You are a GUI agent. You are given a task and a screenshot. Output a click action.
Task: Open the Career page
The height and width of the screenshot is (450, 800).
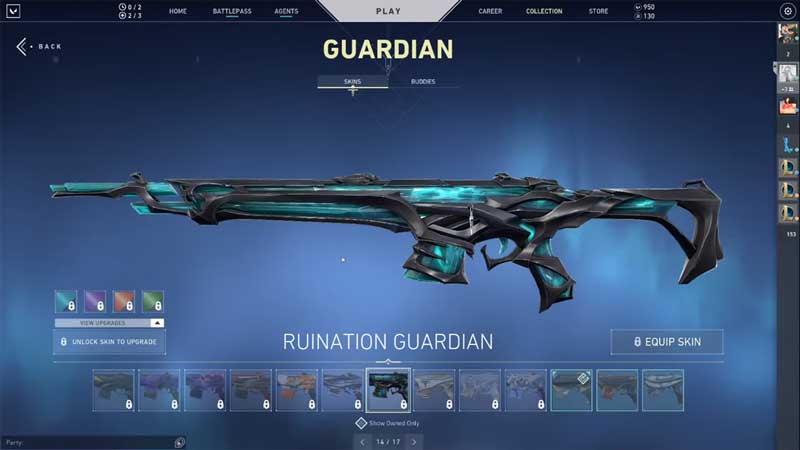tap(490, 11)
